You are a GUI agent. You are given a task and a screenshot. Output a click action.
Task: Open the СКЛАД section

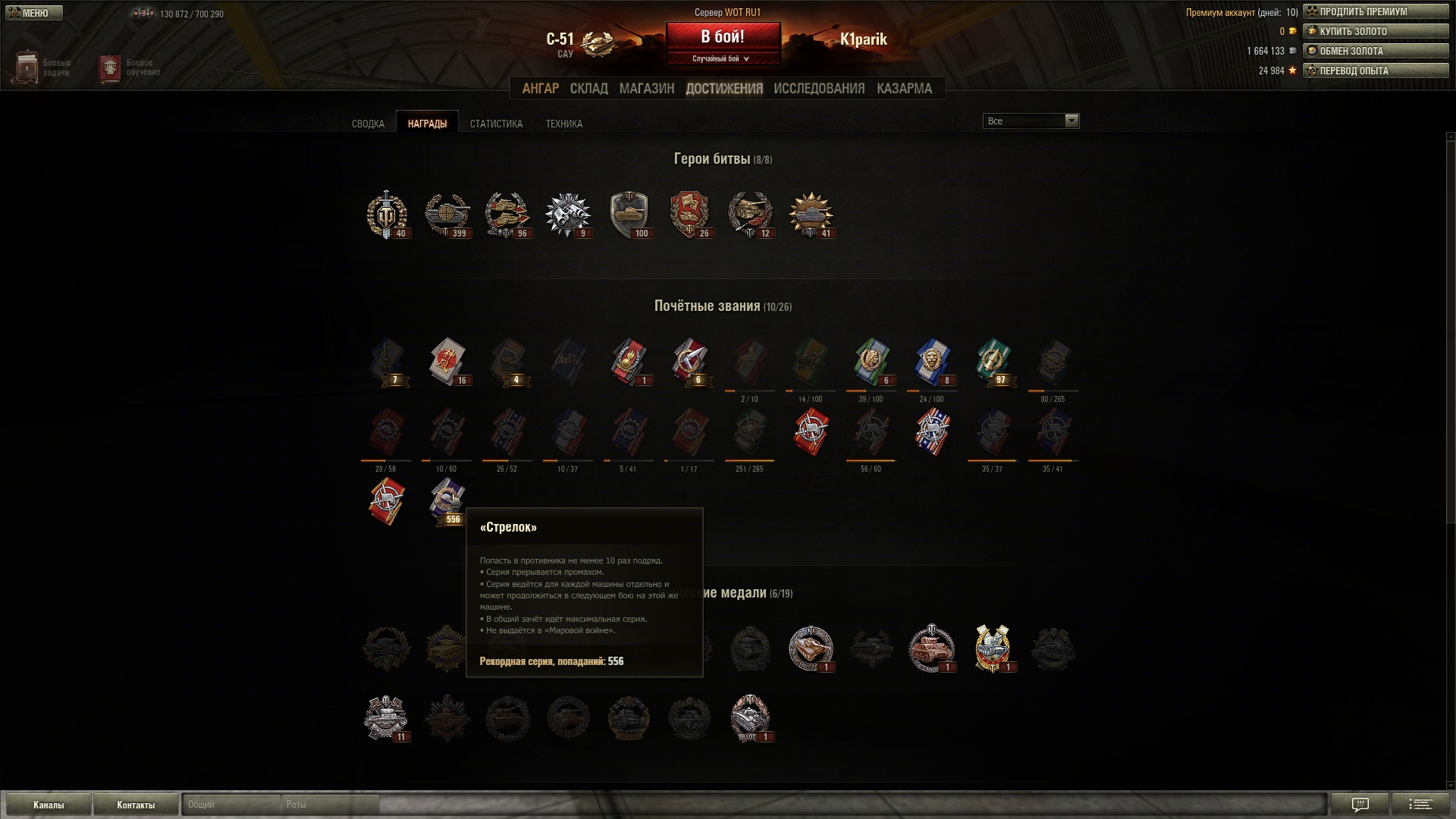pyautogui.click(x=588, y=89)
